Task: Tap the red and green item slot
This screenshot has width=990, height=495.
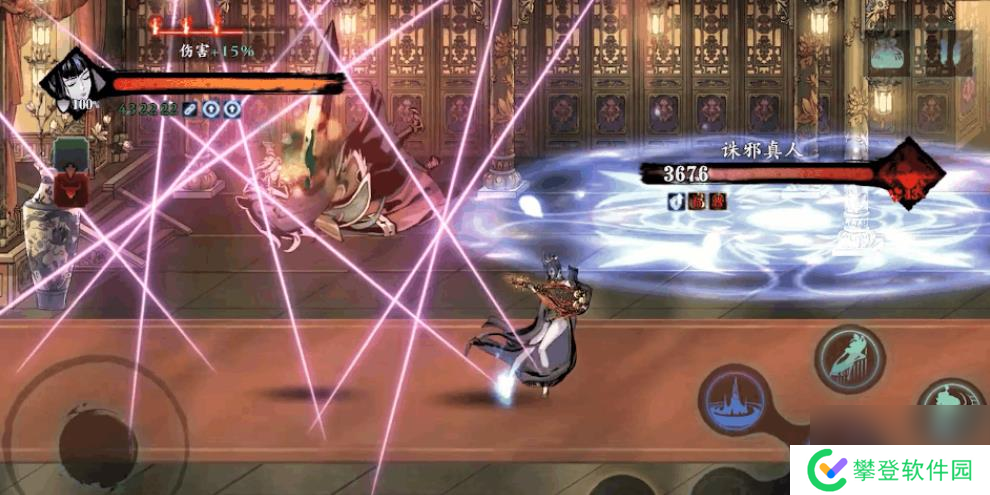Action: [69, 172]
